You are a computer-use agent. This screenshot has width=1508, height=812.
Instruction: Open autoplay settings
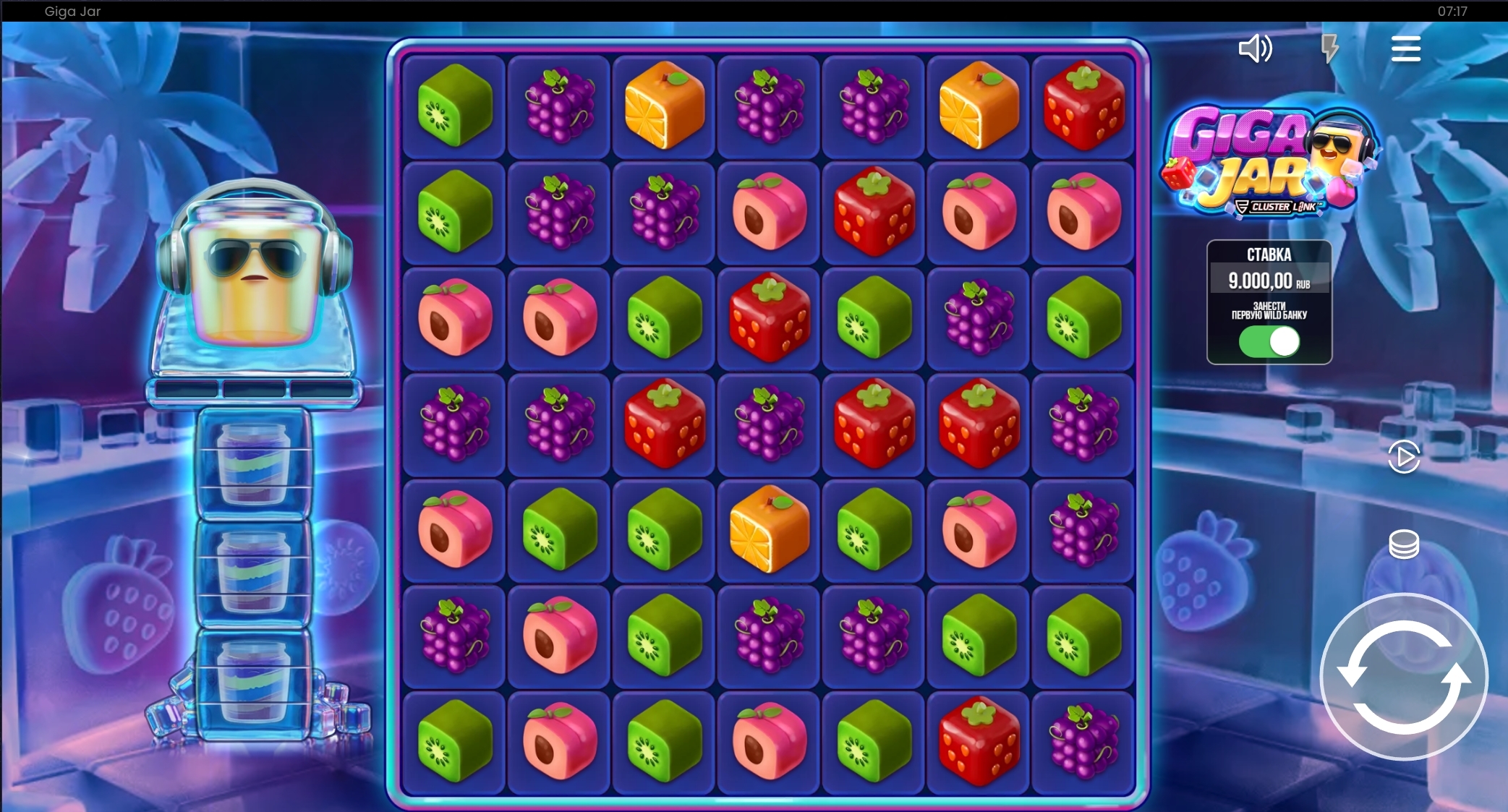point(1404,457)
